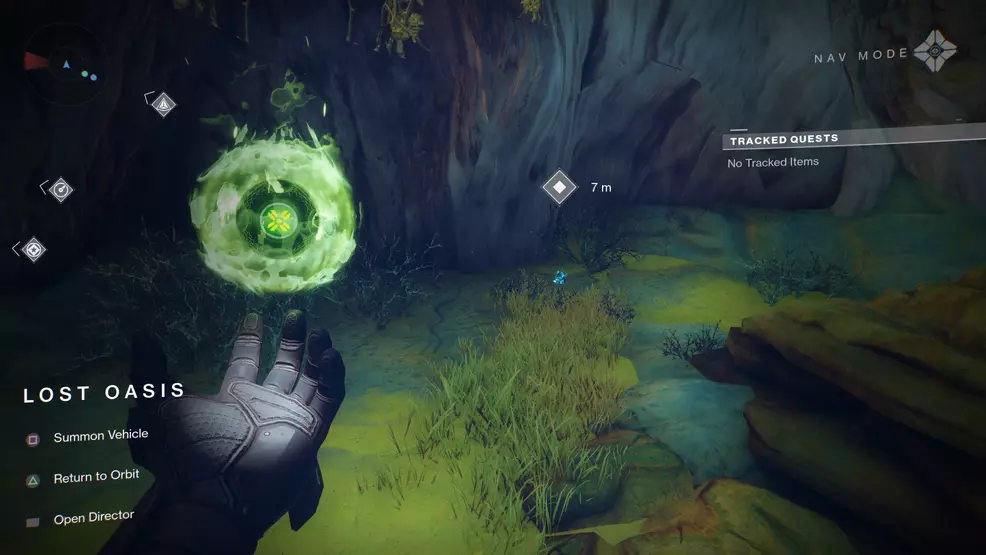
Task: Open Director from the Ghost menu
Action: pos(93,517)
